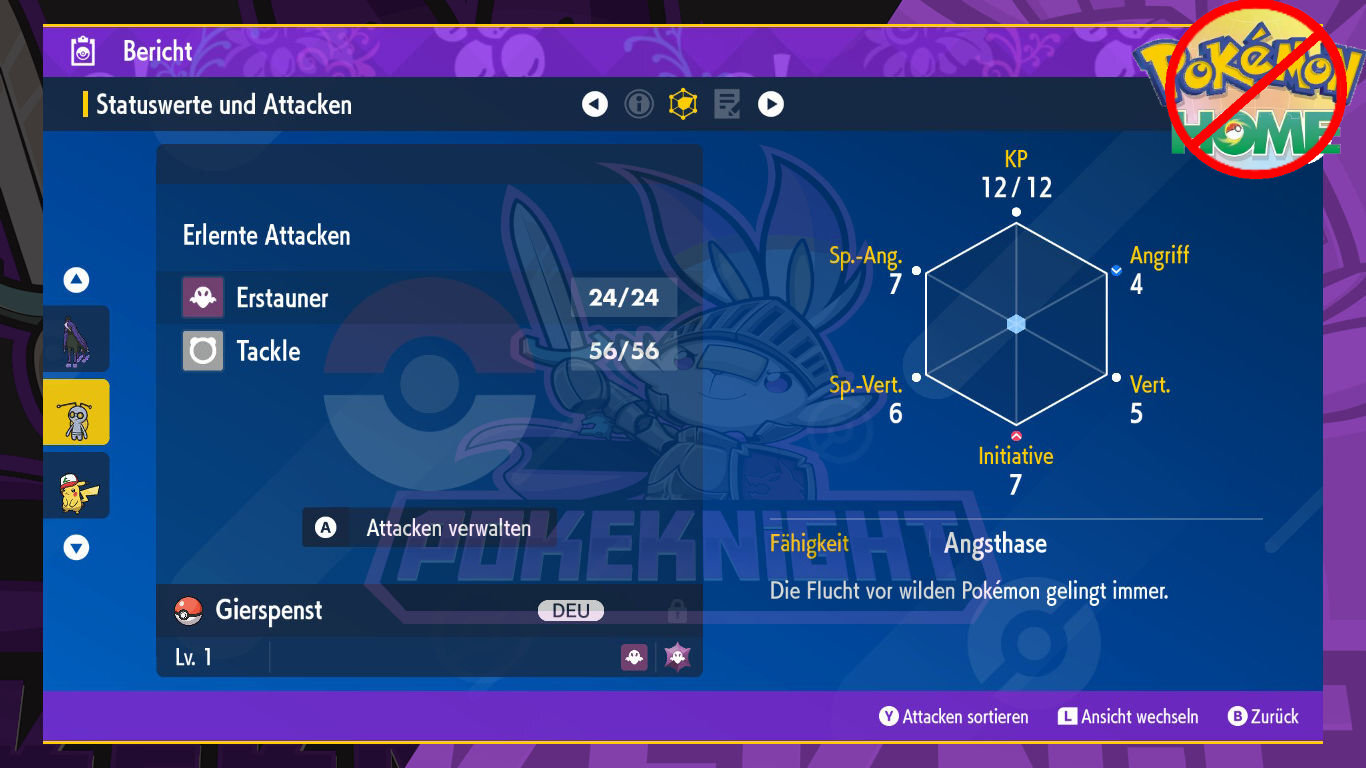Open the yellow stats hexagon view icon
The image size is (1366, 768).
click(x=682, y=103)
